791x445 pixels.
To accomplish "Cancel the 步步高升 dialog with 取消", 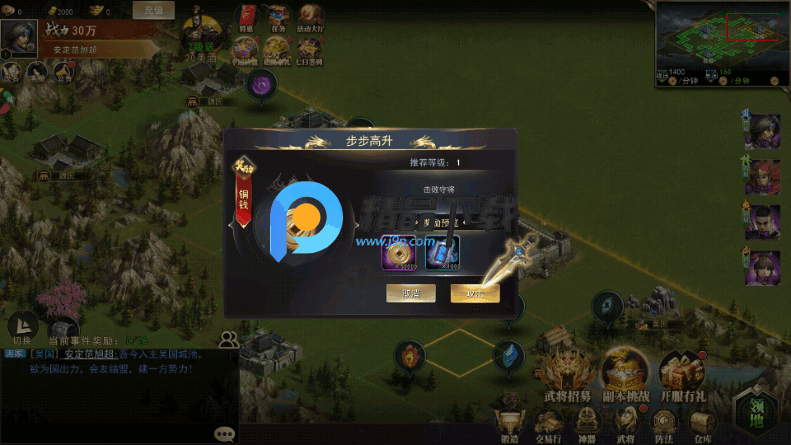I will coord(409,293).
